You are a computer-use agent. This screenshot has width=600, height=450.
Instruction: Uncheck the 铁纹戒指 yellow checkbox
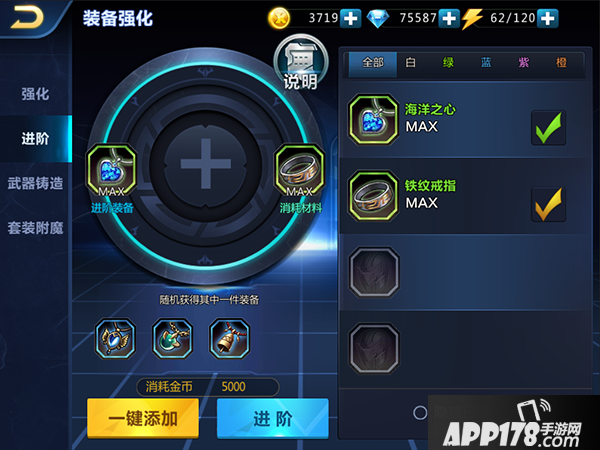click(x=548, y=203)
